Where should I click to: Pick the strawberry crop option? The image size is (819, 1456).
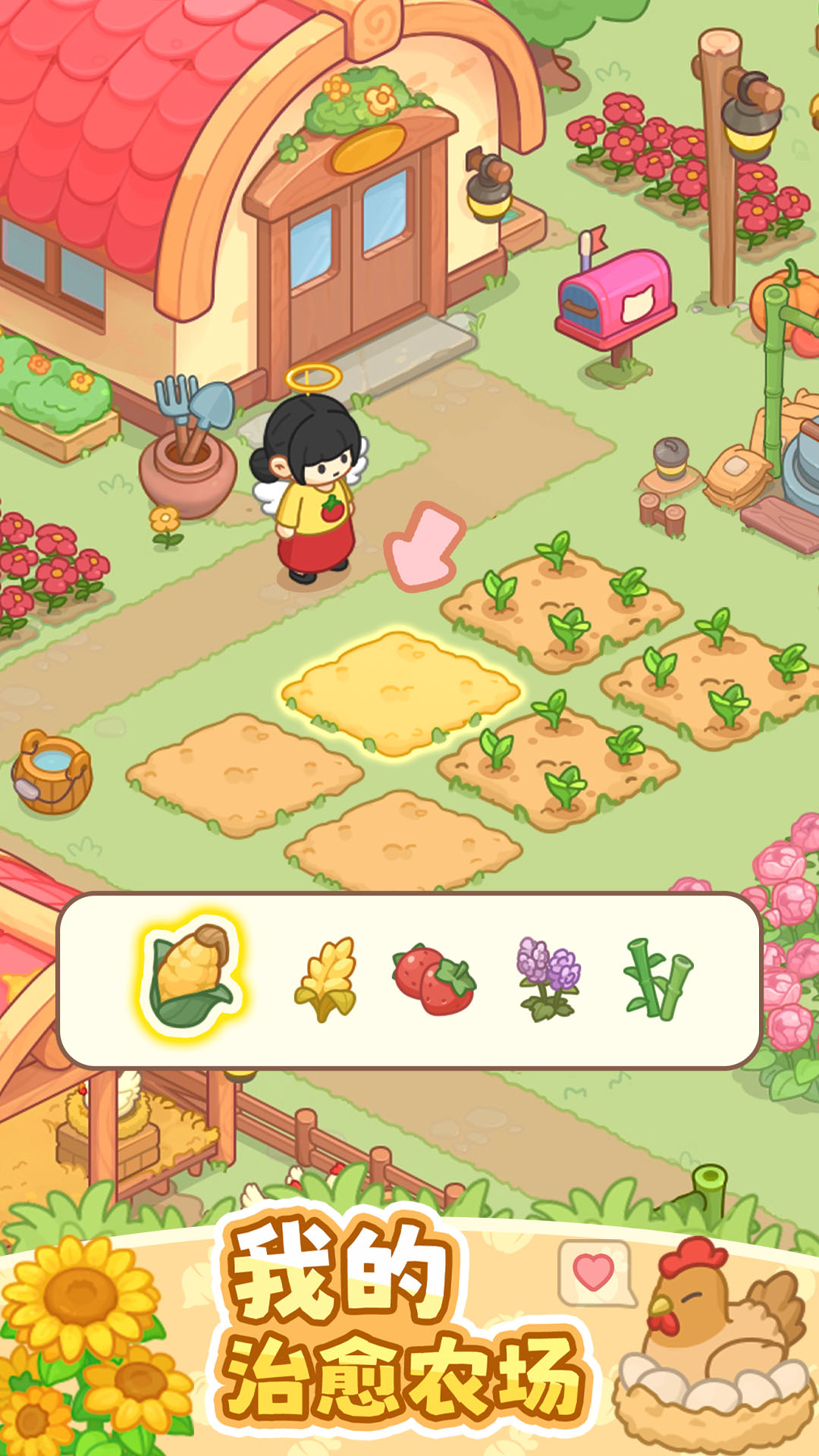pyautogui.click(x=434, y=980)
